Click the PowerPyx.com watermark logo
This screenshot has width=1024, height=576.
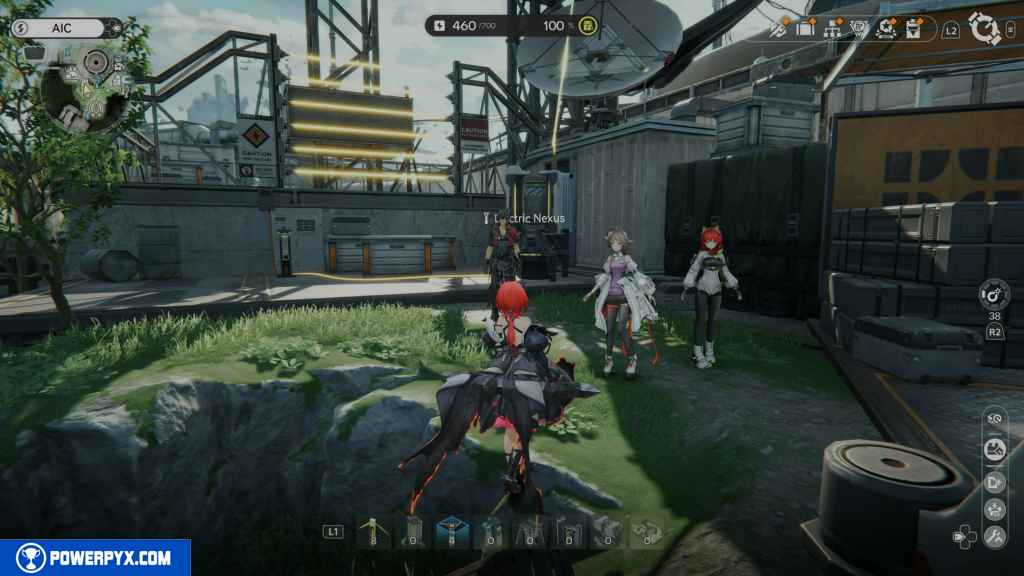click(95, 558)
